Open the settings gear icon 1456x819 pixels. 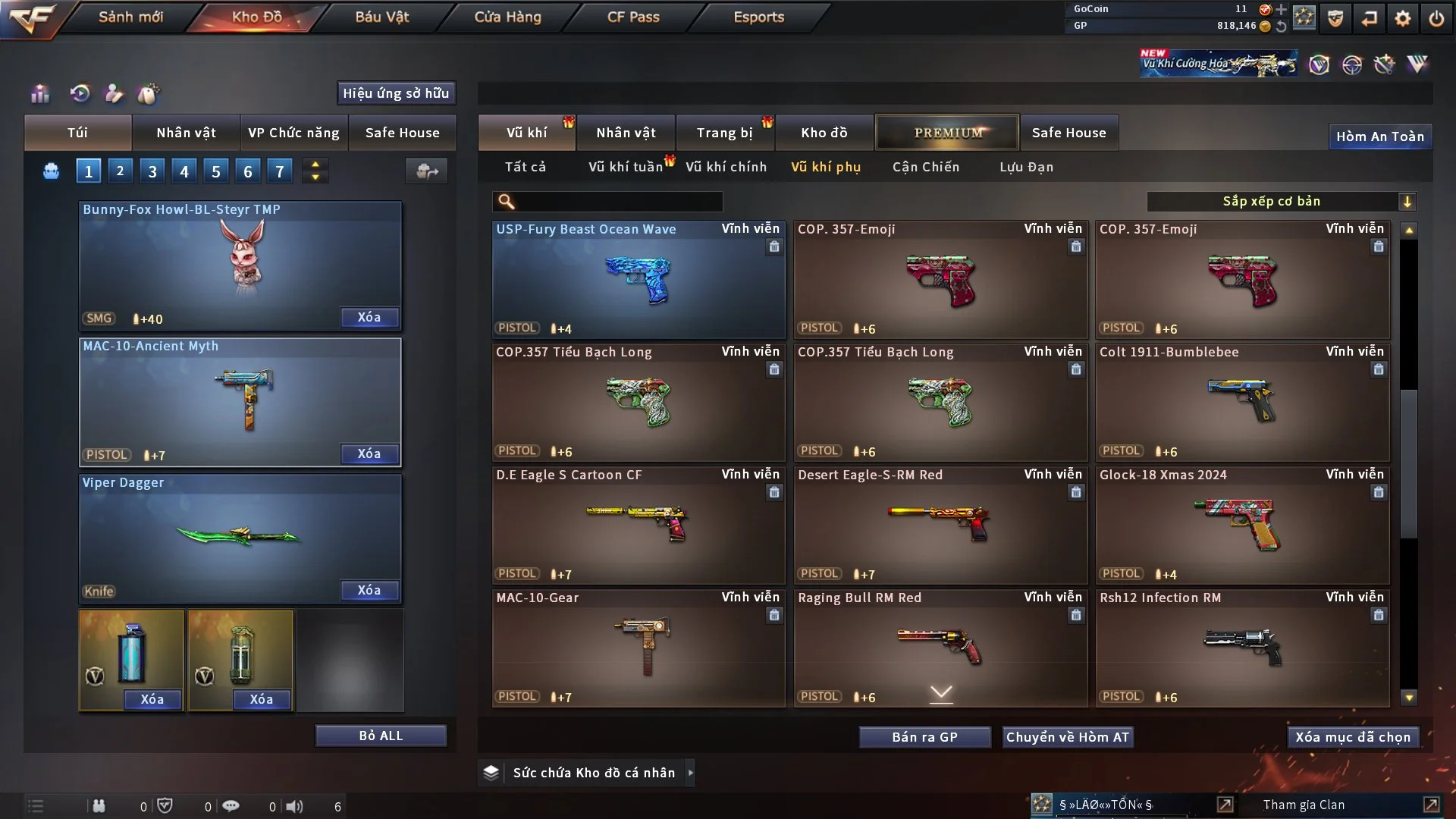coord(1402,18)
